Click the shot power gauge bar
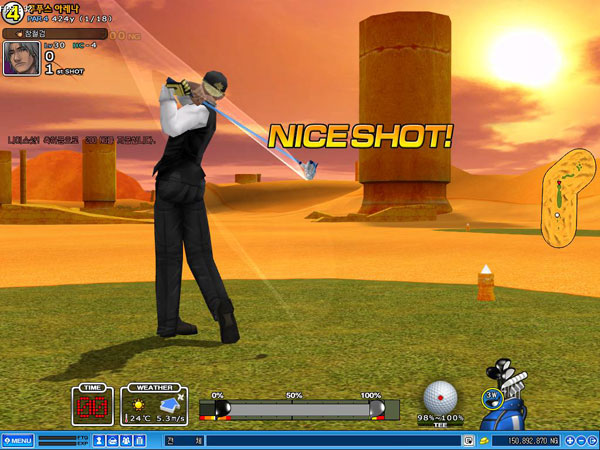The image size is (600, 450). (300, 409)
